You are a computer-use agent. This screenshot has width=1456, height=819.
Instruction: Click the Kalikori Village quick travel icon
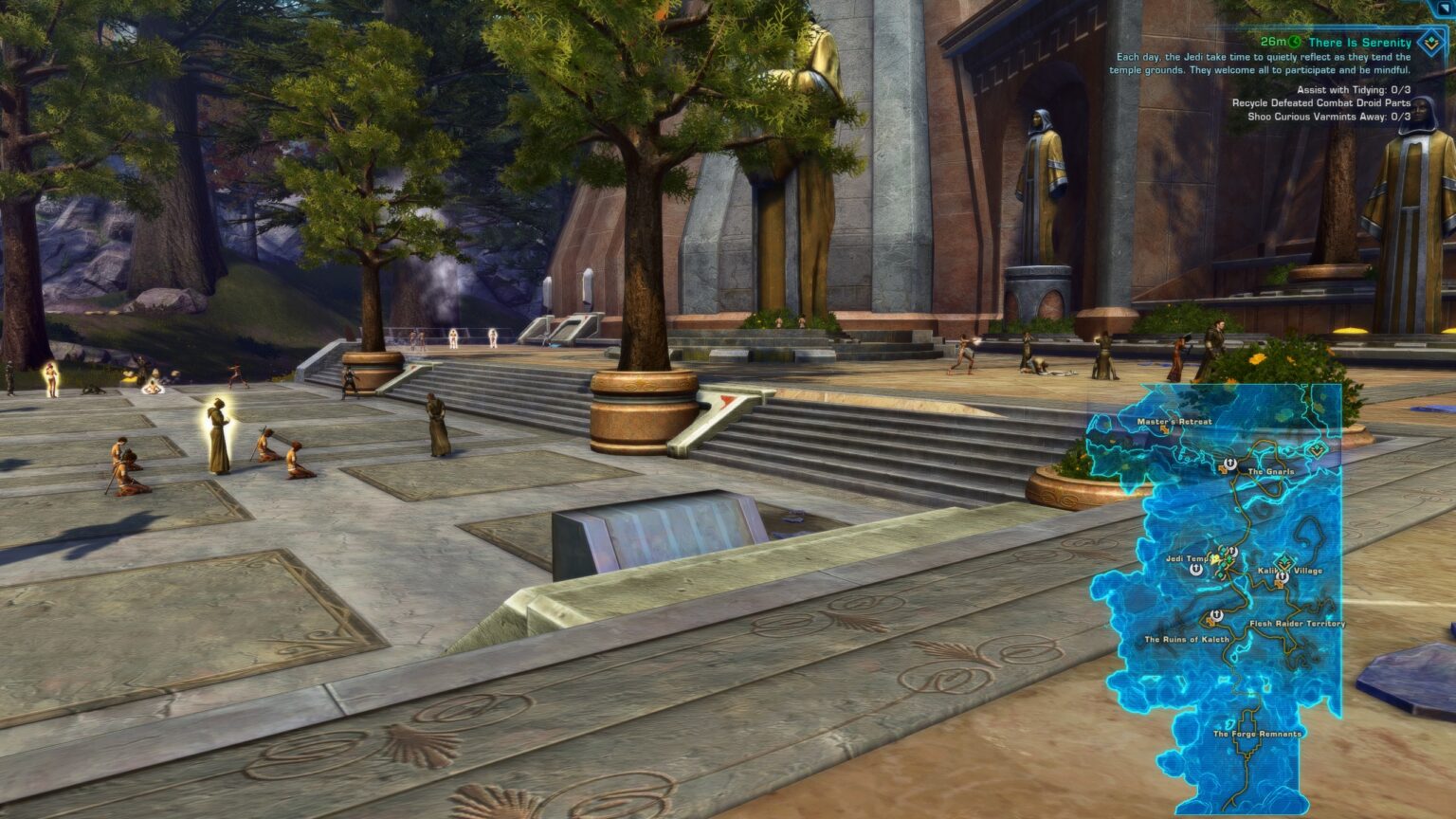pos(1281,576)
